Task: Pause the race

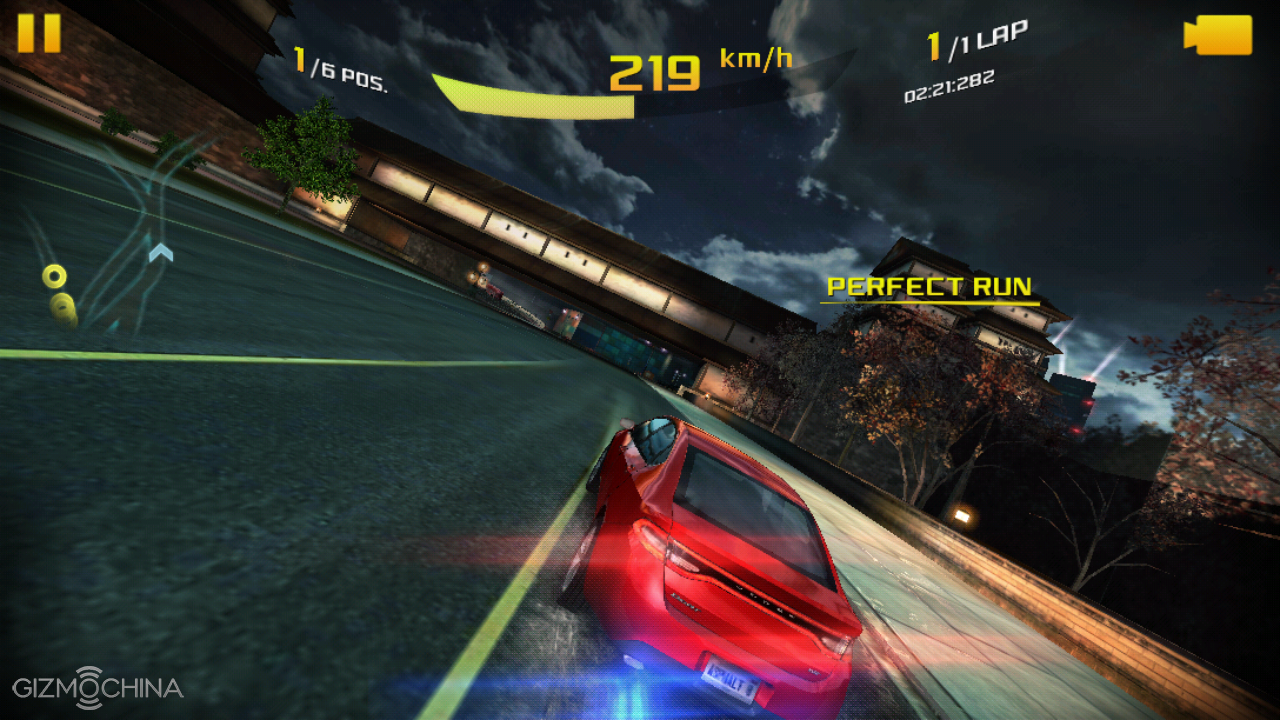Action: tap(39, 33)
